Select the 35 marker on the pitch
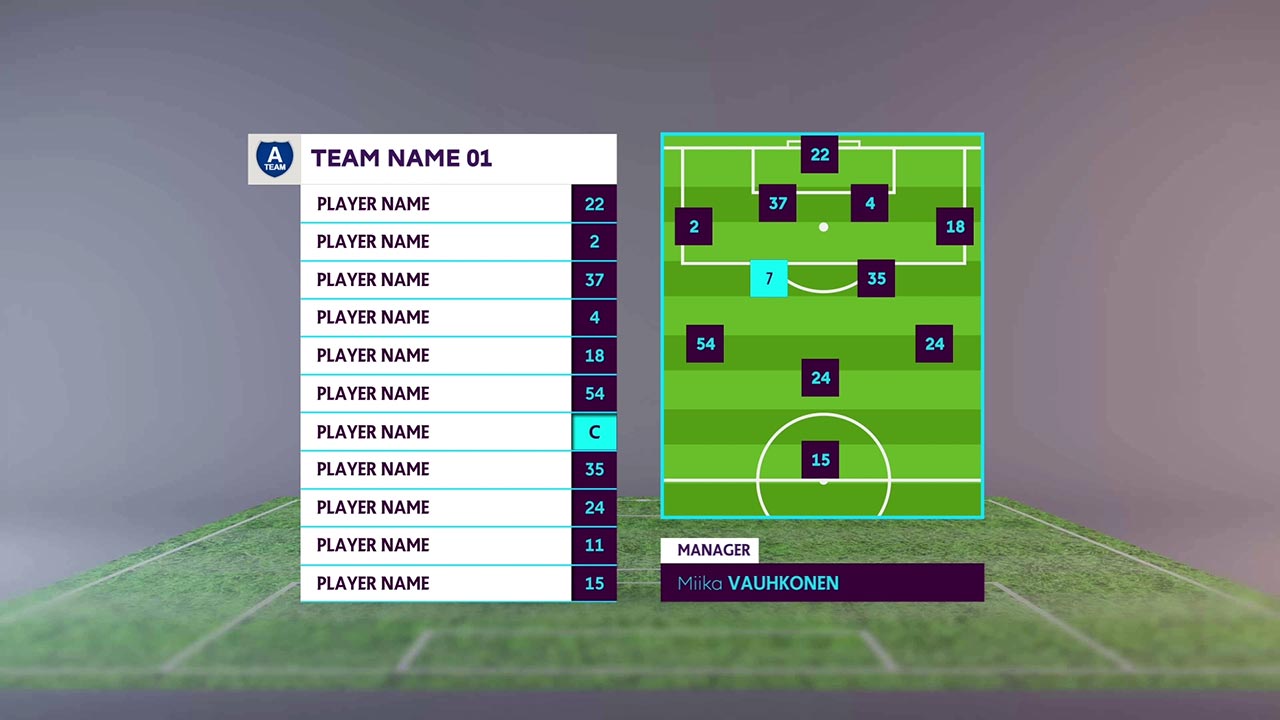 tap(876, 279)
